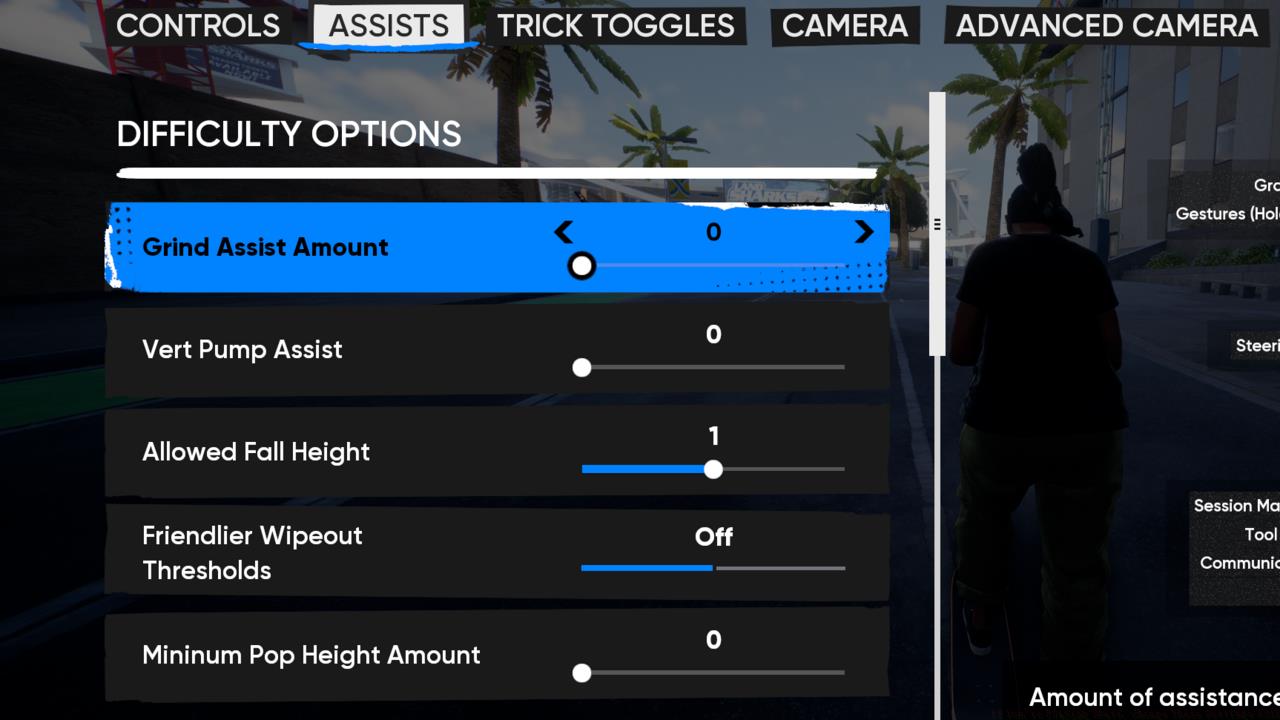Open the CAMERA settings tab
1280x720 pixels.
(x=845, y=26)
